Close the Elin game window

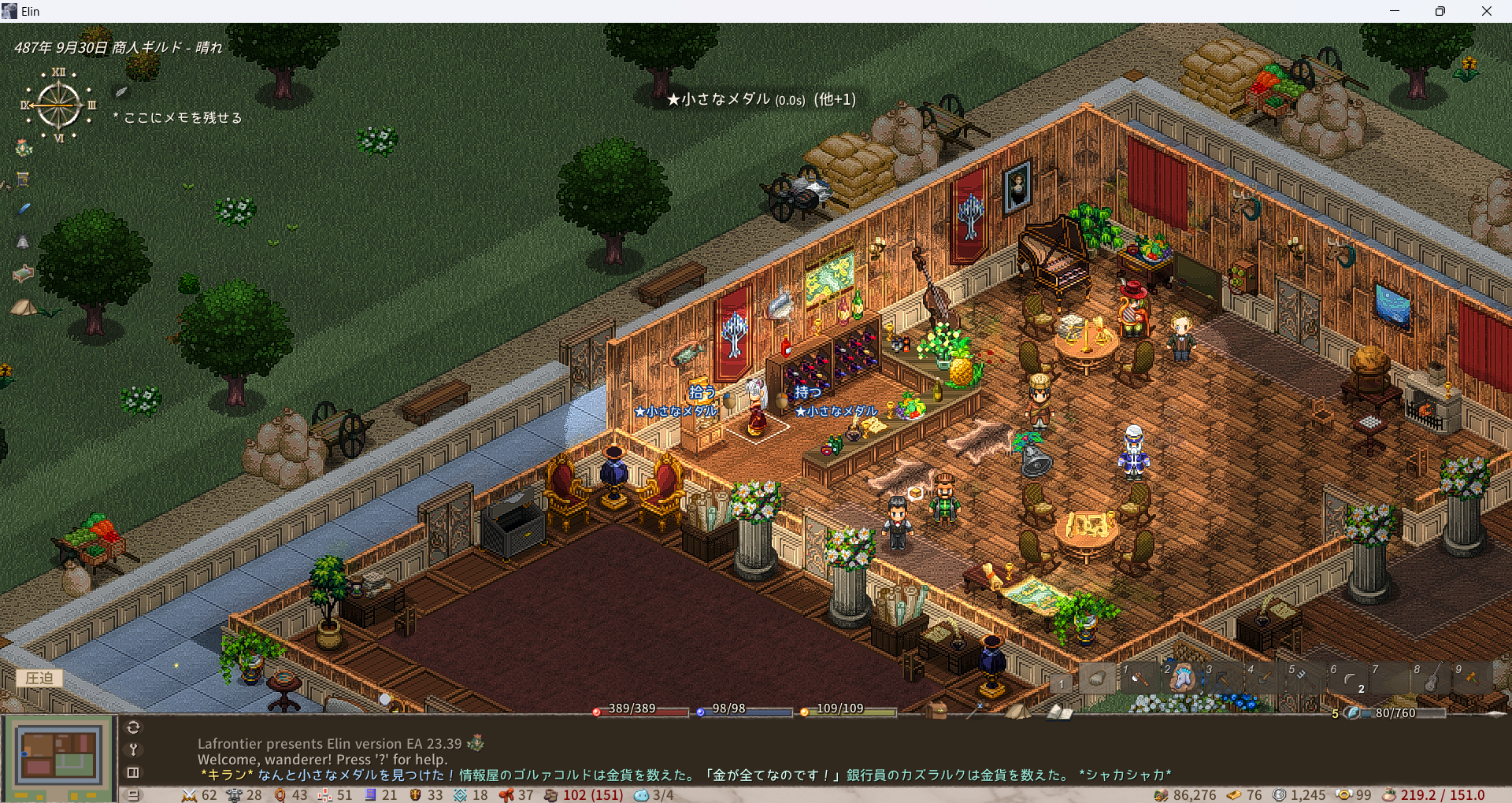click(1486, 11)
